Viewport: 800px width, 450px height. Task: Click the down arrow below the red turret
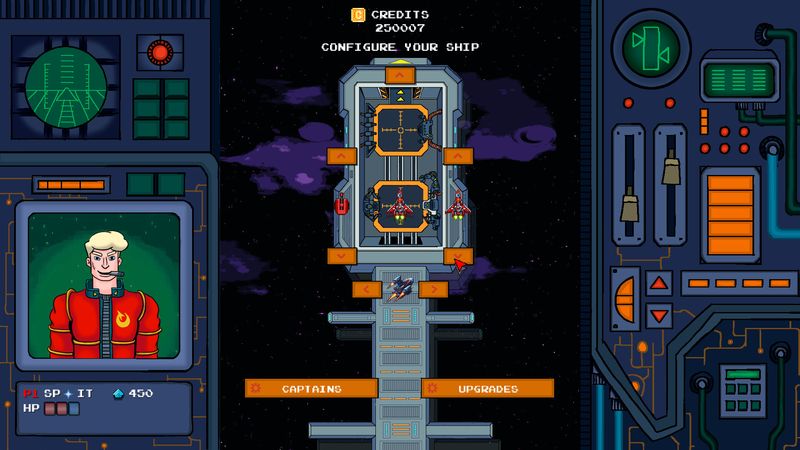pos(342,256)
